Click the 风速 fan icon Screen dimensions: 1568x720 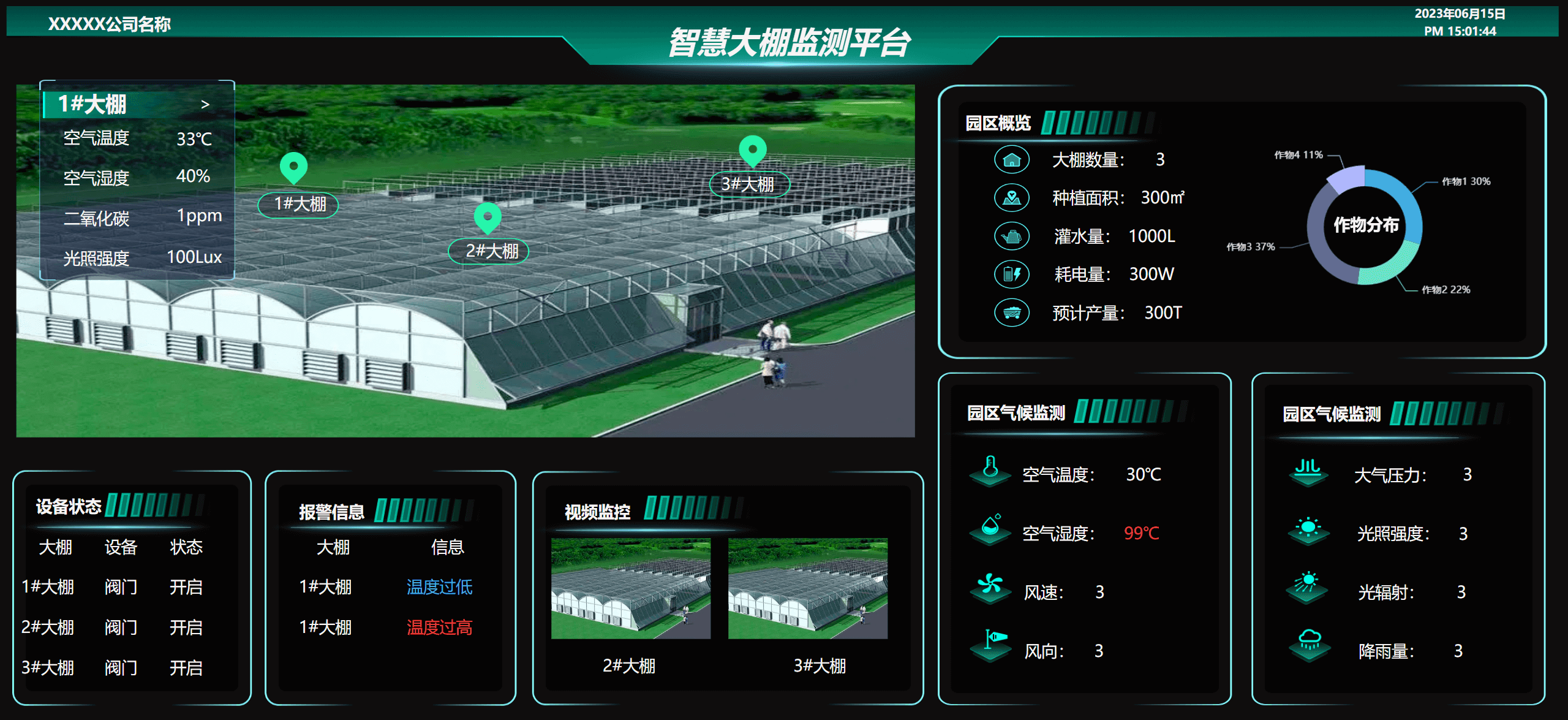(x=990, y=586)
